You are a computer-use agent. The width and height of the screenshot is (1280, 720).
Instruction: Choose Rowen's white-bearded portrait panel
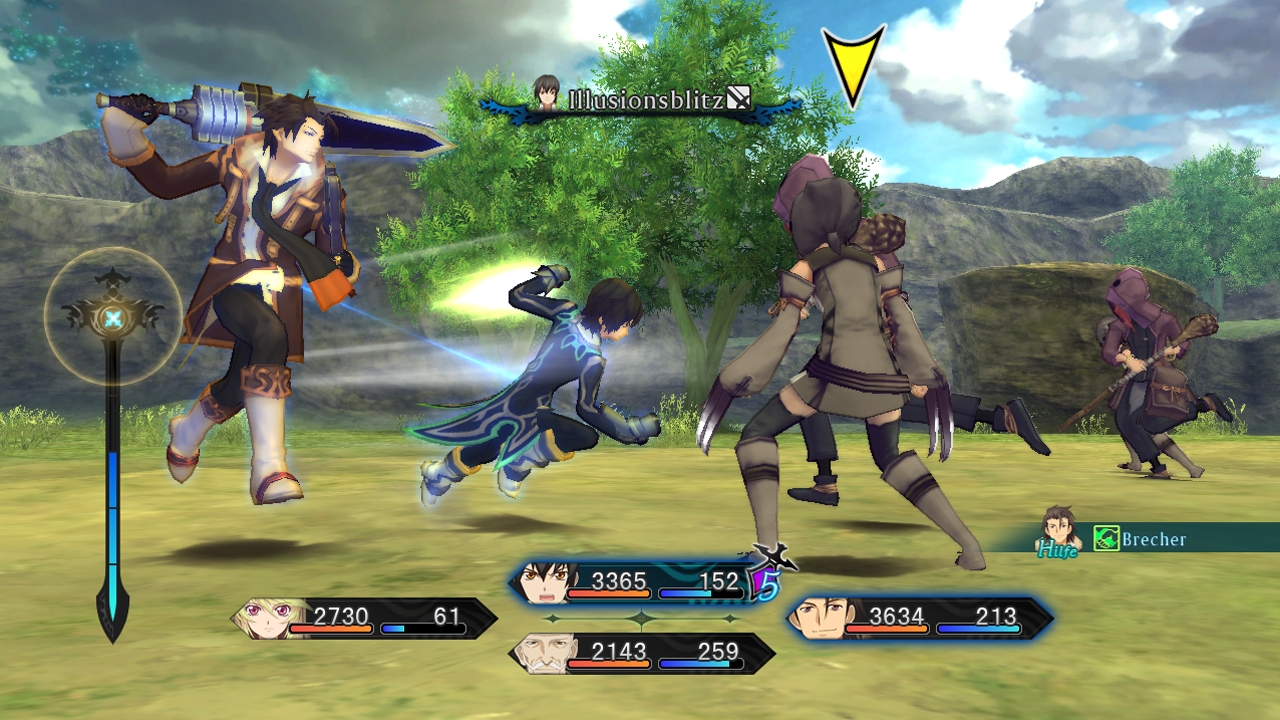(x=642, y=654)
